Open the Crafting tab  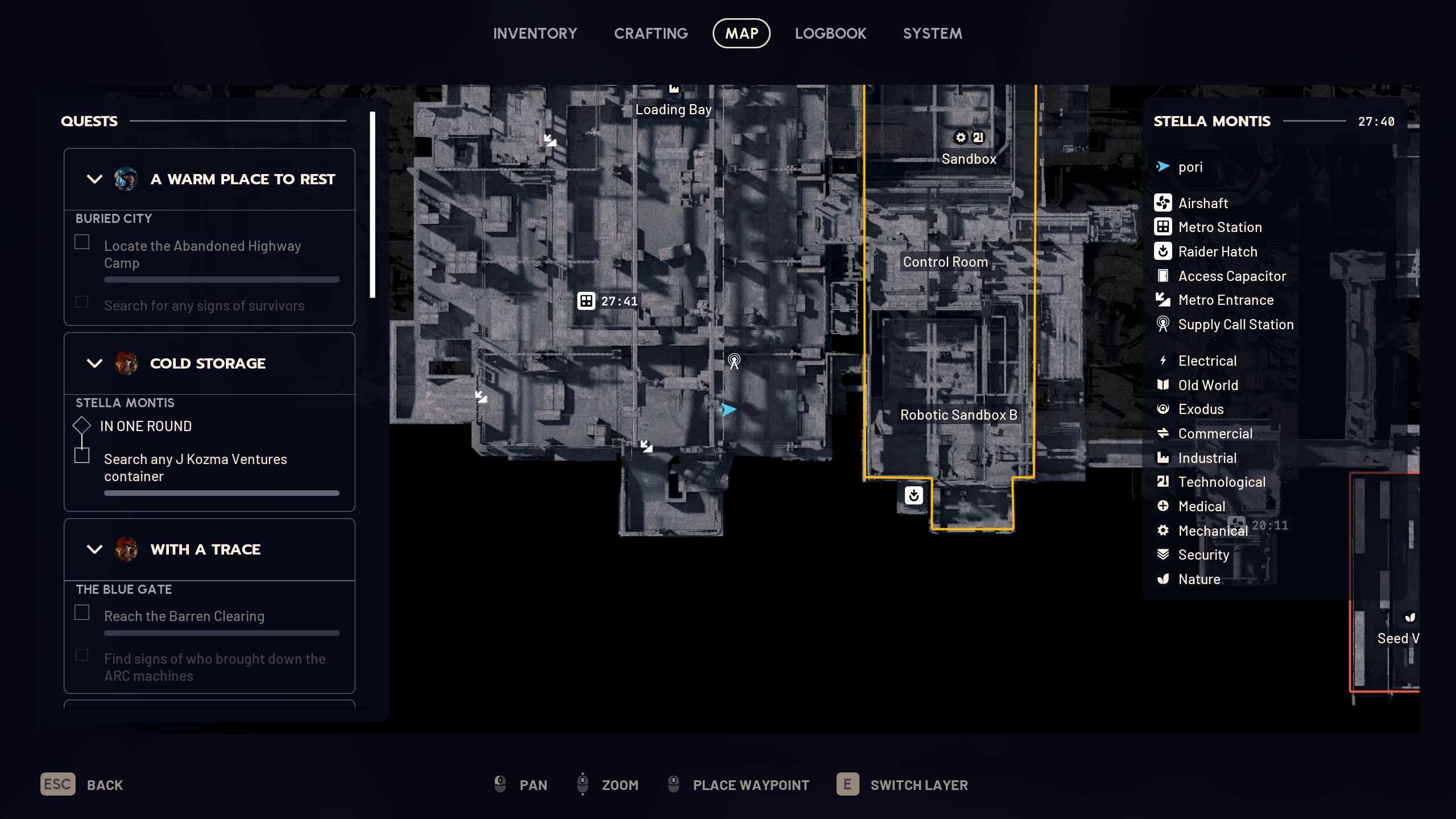(651, 34)
